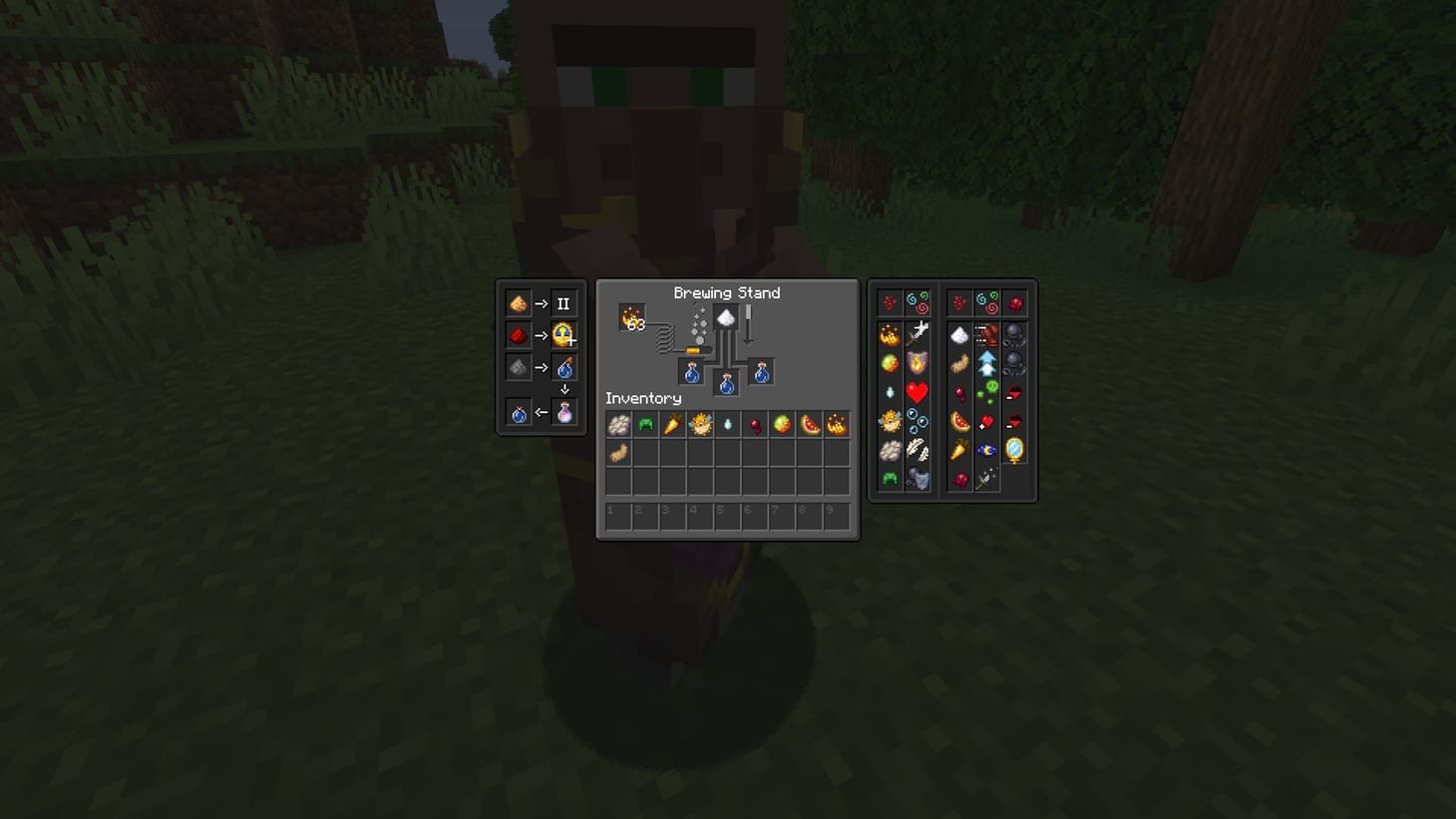Click the magma cream icon in the right panel
The height and width of the screenshot is (819, 1456).
point(889,360)
